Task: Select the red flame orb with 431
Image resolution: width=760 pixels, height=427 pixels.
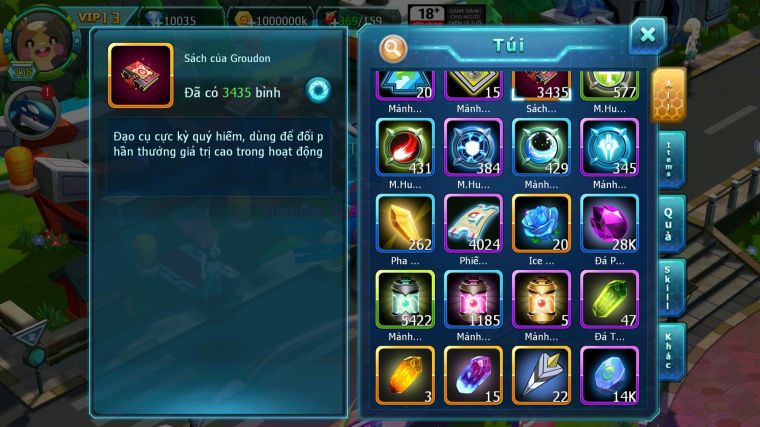Action: click(405, 147)
